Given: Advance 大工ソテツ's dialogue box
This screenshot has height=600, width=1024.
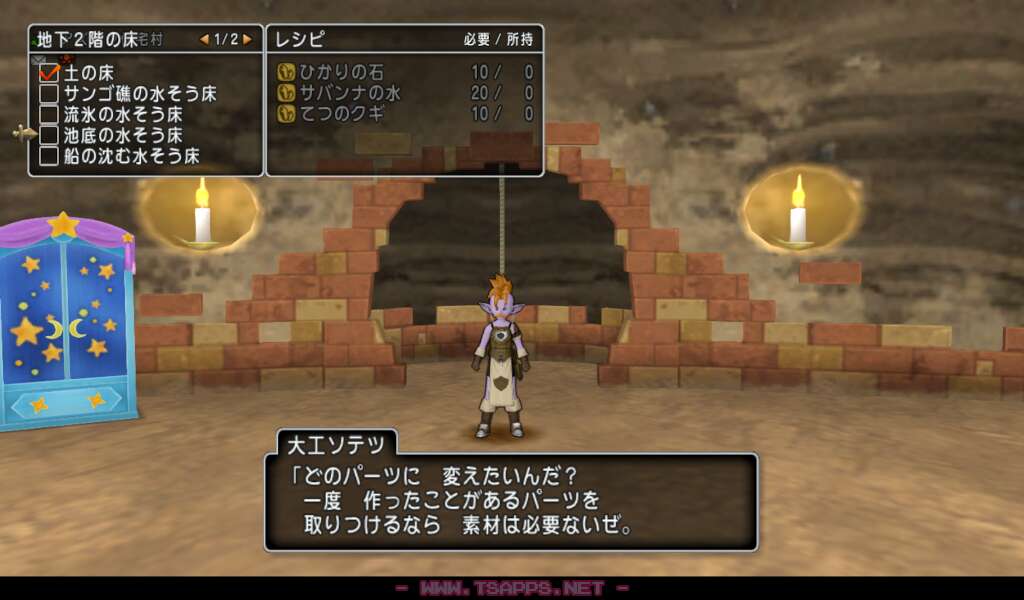Looking at the screenshot, I should coord(510,502).
